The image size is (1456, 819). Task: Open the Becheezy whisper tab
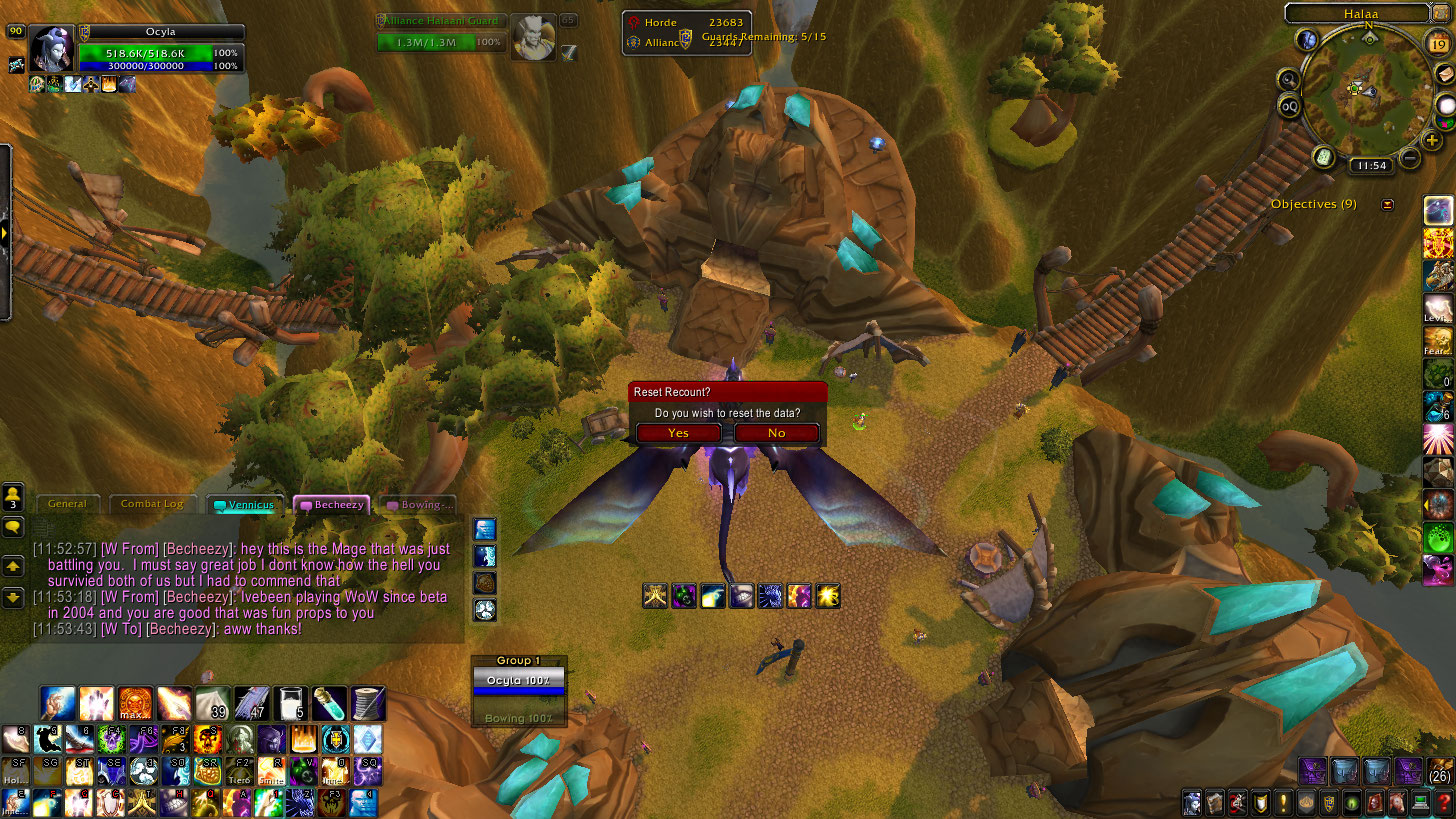[x=332, y=505]
